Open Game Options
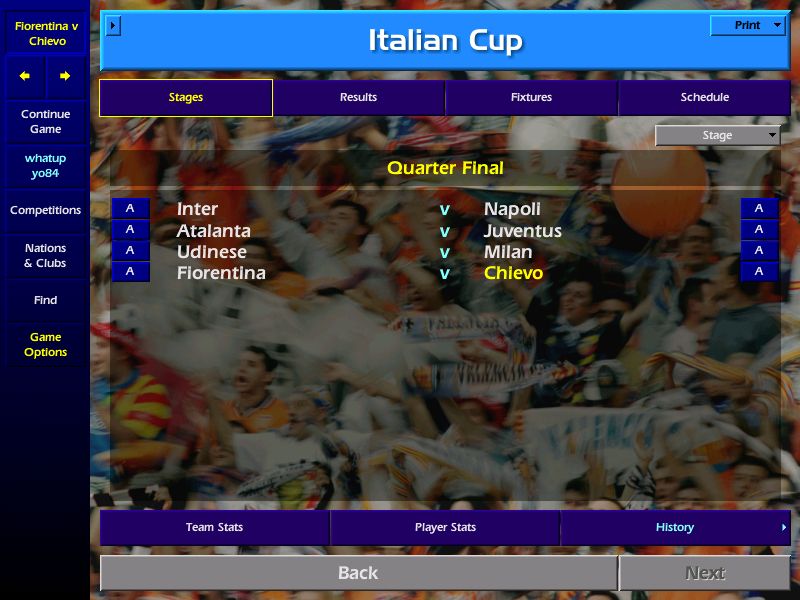The image size is (800, 600). [45, 344]
